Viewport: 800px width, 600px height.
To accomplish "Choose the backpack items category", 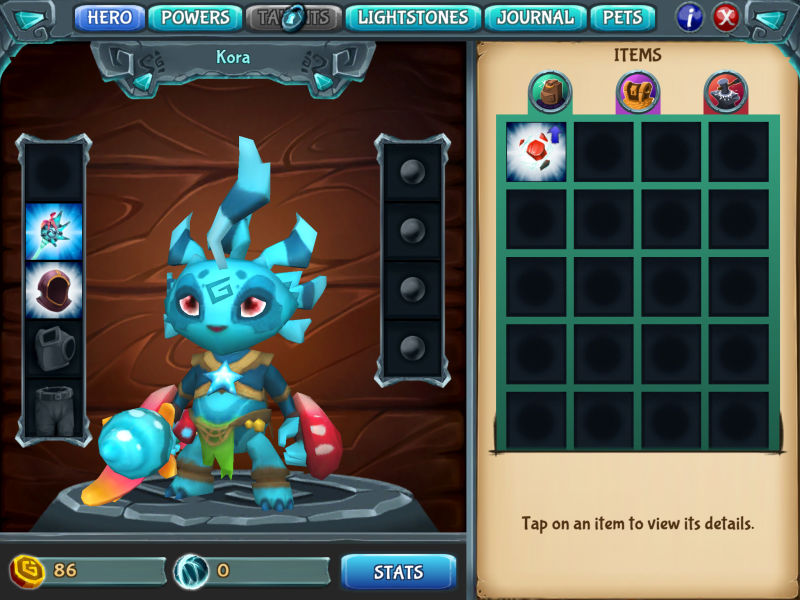I will click(x=549, y=93).
